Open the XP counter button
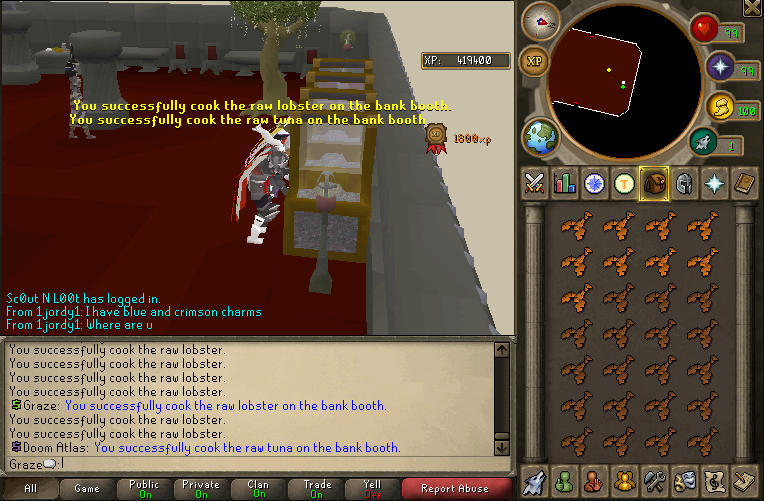Image resolution: width=764 pixels, height=501 pixels. (x=535, y=62)
